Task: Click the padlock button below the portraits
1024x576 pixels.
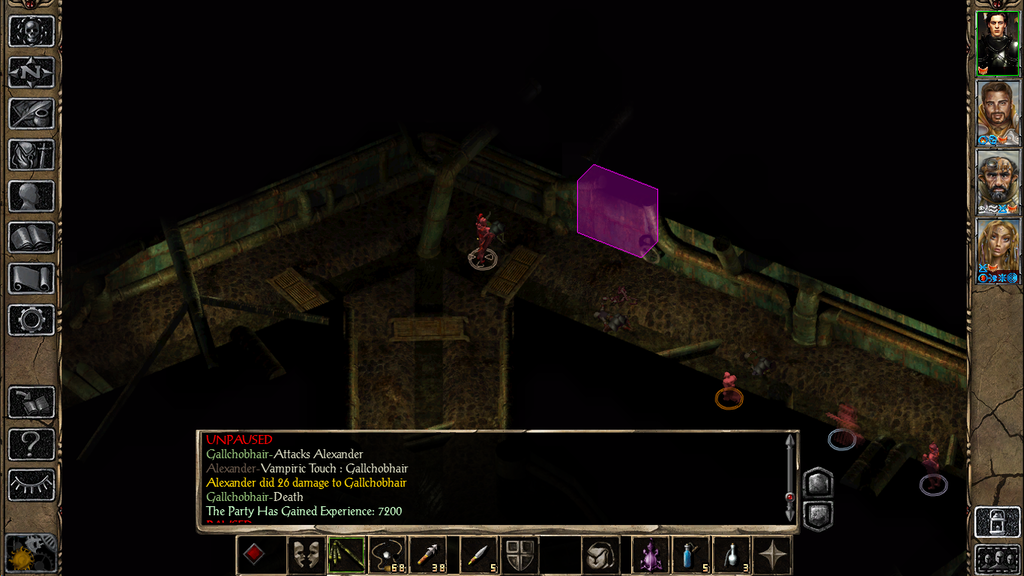Action: (997, 523)
